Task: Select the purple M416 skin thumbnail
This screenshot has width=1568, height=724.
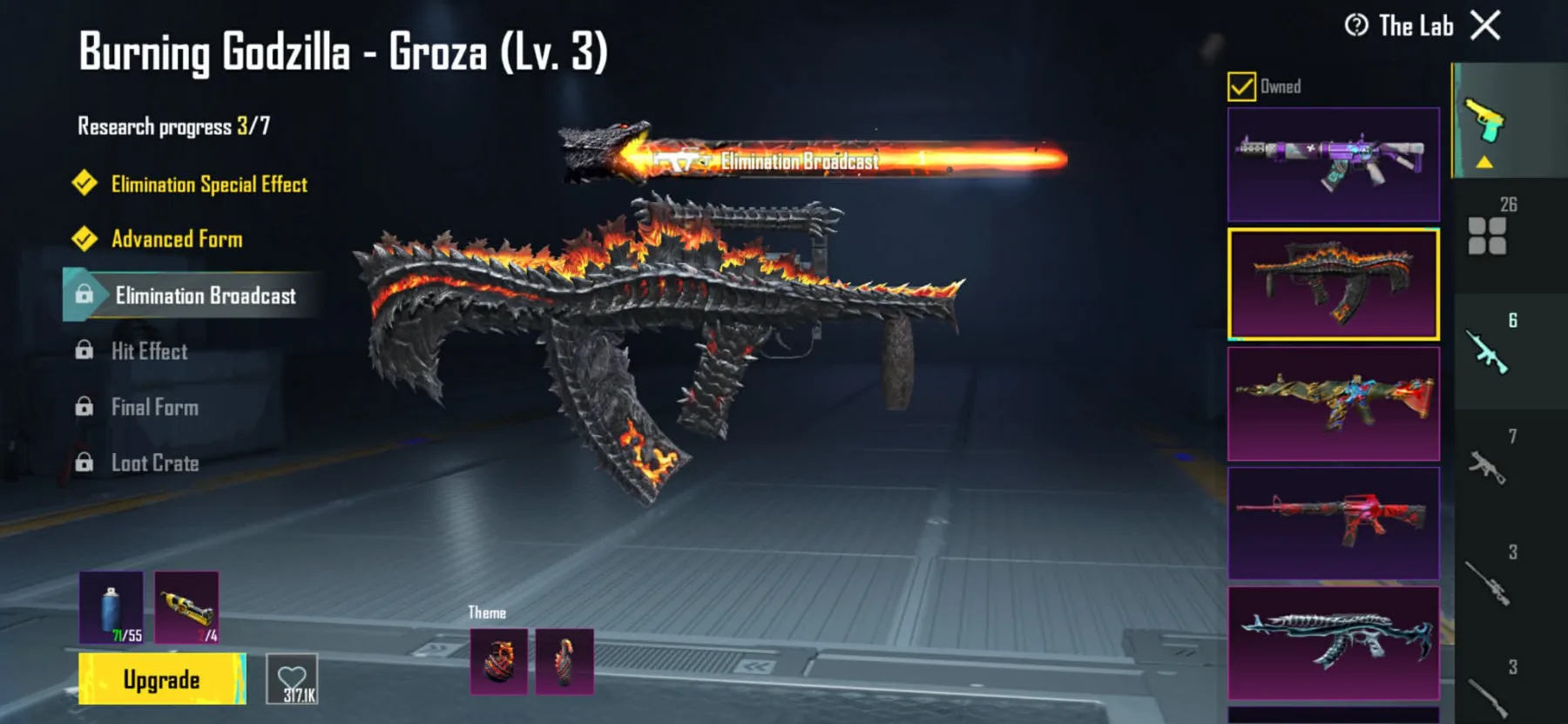Action: pyautogui.click(x=1333, y=164)
